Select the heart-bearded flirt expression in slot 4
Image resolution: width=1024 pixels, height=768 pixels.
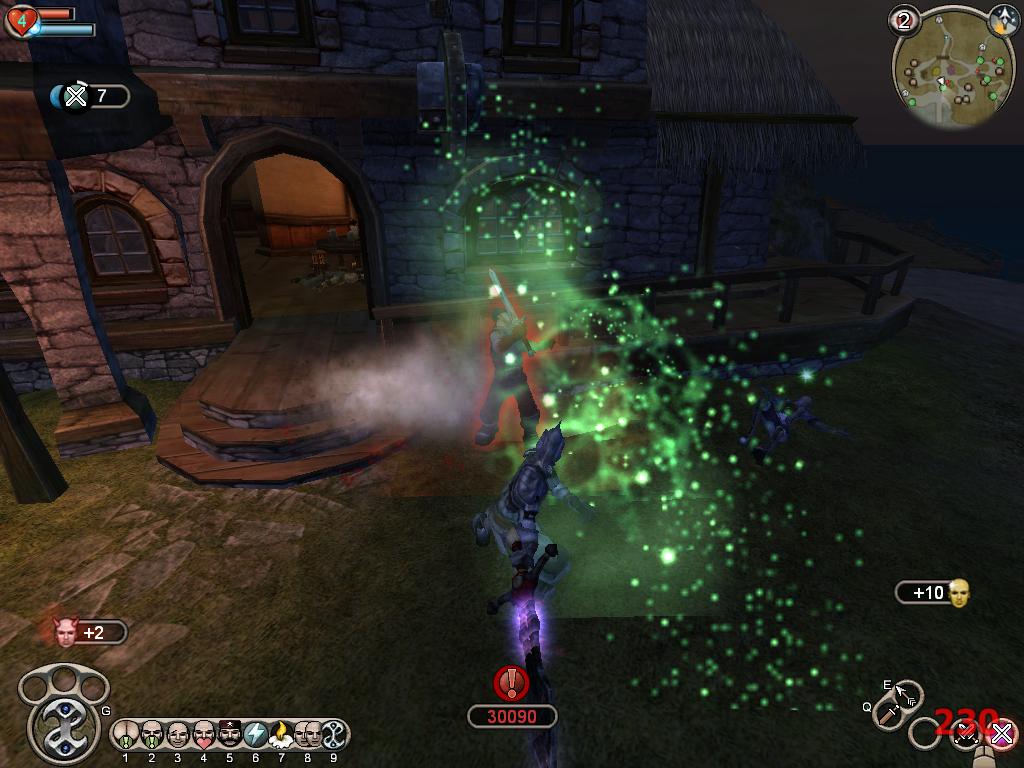pos(204,734)
